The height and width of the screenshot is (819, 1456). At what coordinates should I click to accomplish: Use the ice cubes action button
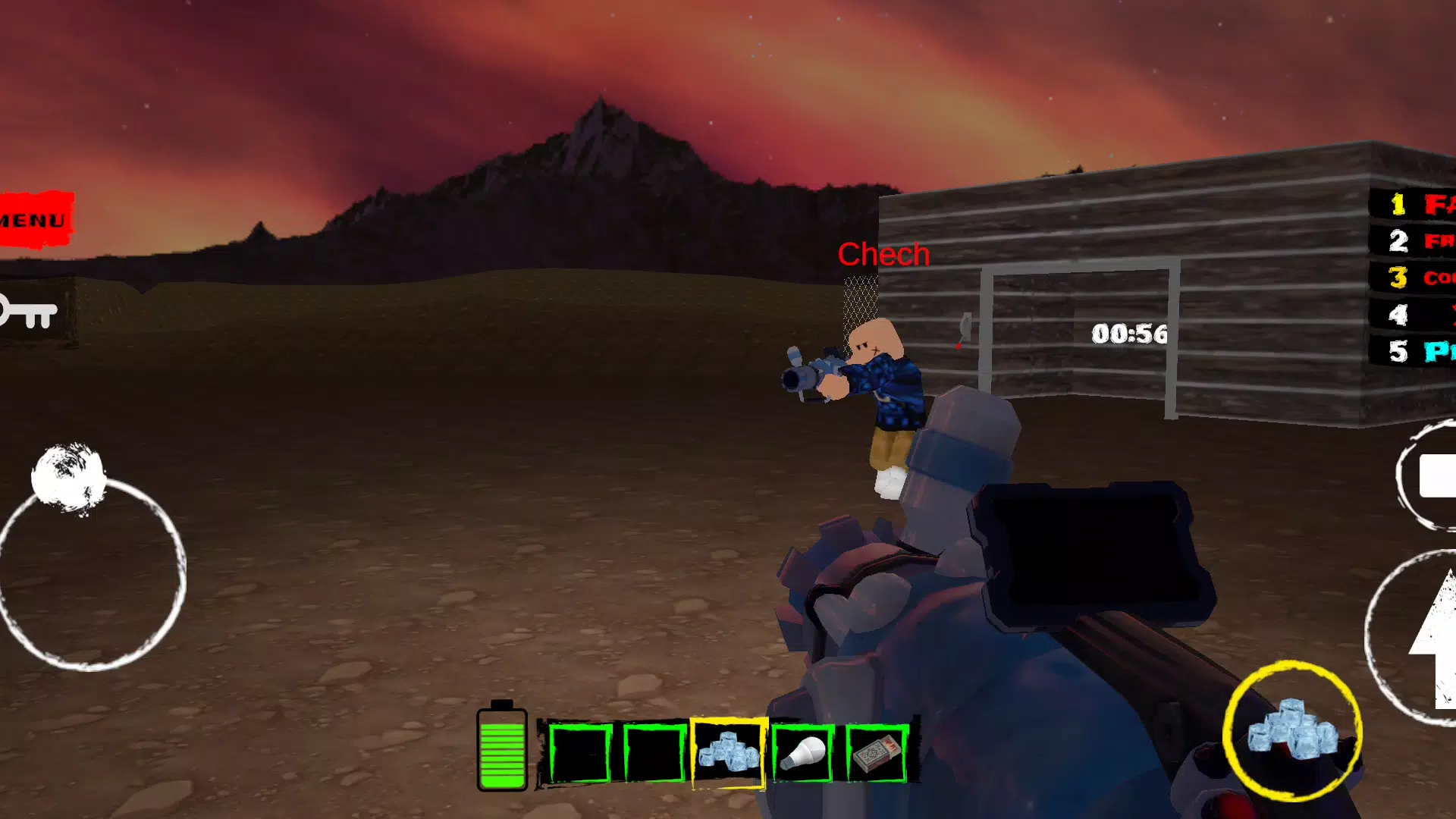coord(1292,731)
